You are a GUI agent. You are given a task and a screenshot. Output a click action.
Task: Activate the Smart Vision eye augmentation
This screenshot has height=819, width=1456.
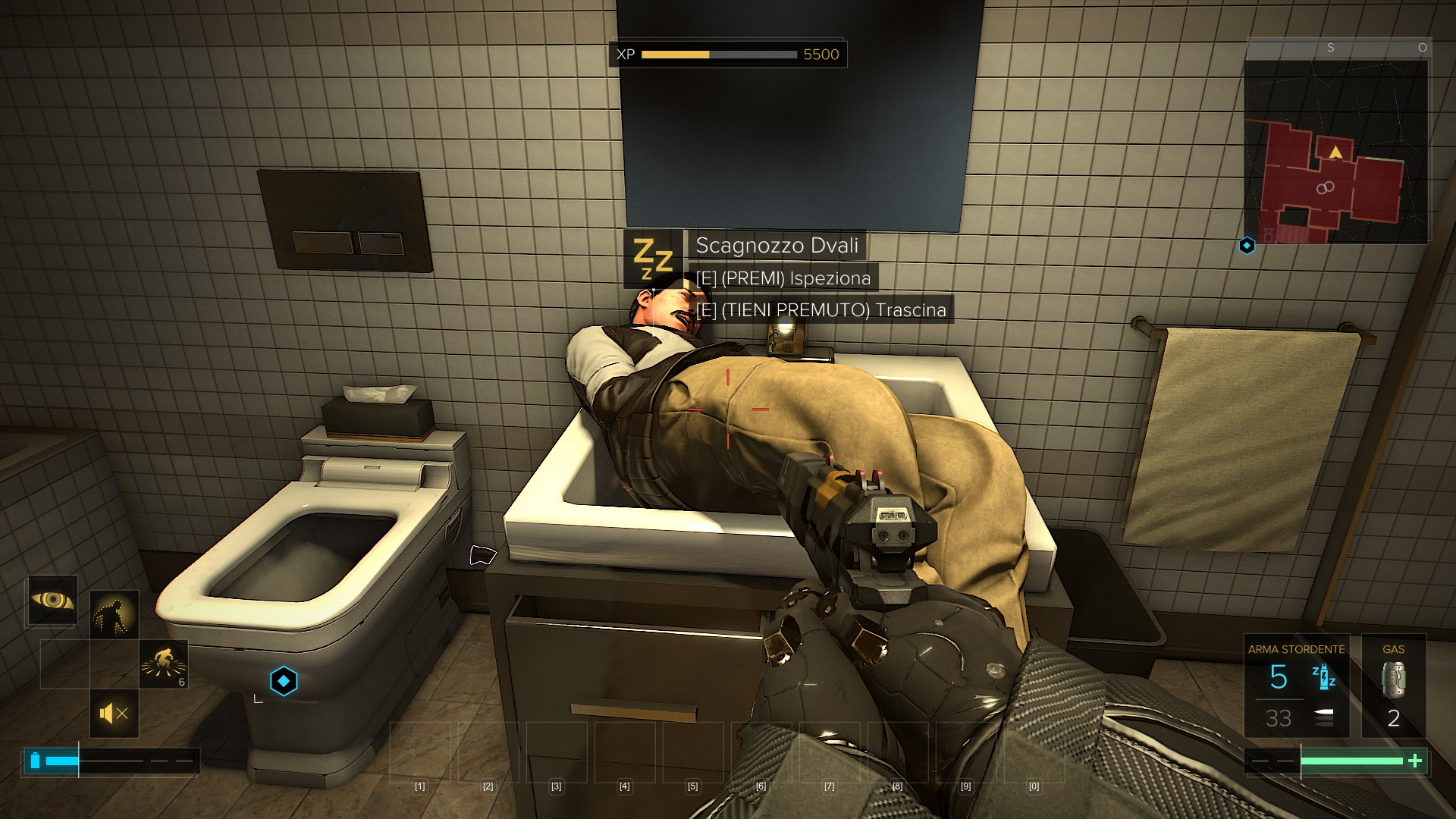click(52, 601)
